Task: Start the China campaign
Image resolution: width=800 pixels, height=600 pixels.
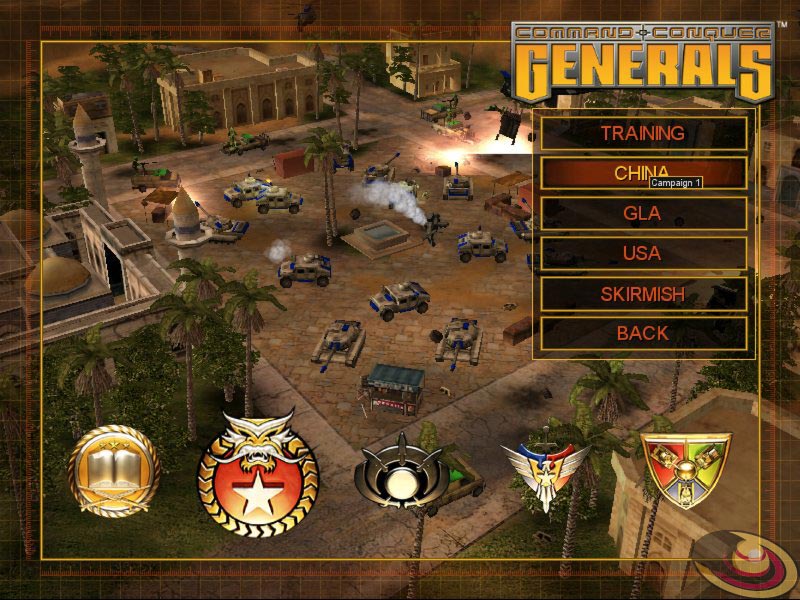Action: pyautogui.click(x=643, y=172)
